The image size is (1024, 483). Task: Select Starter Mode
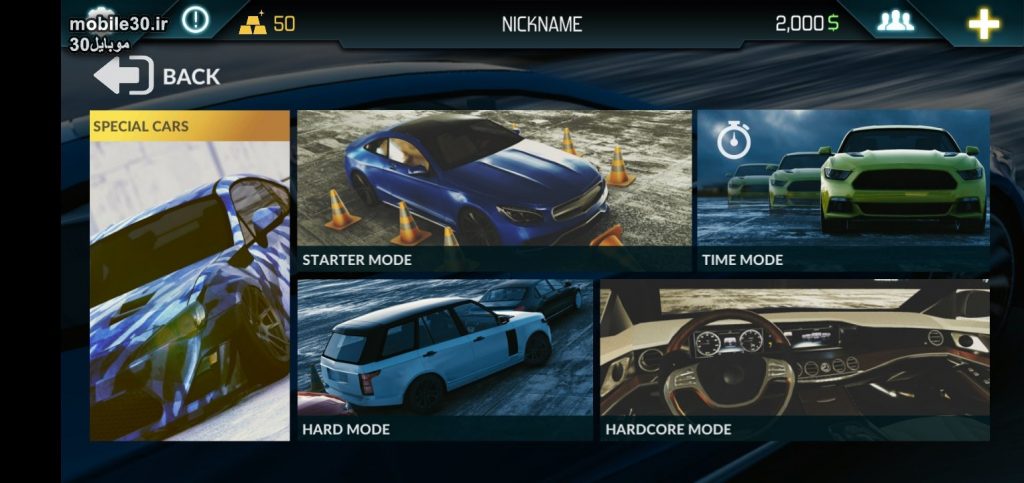494,190
